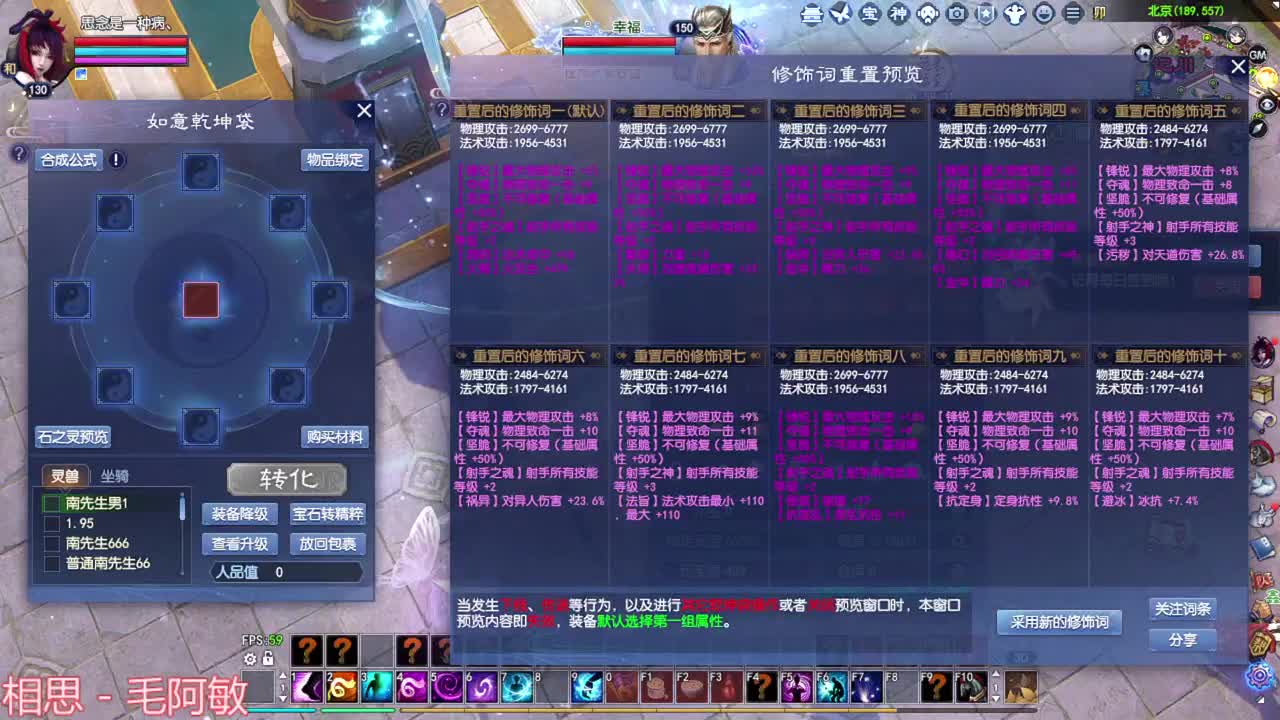Click the 卯 time indicator in the top bar
The width and height of the screenshot is (1280, 720).
tap(1100, 13)
